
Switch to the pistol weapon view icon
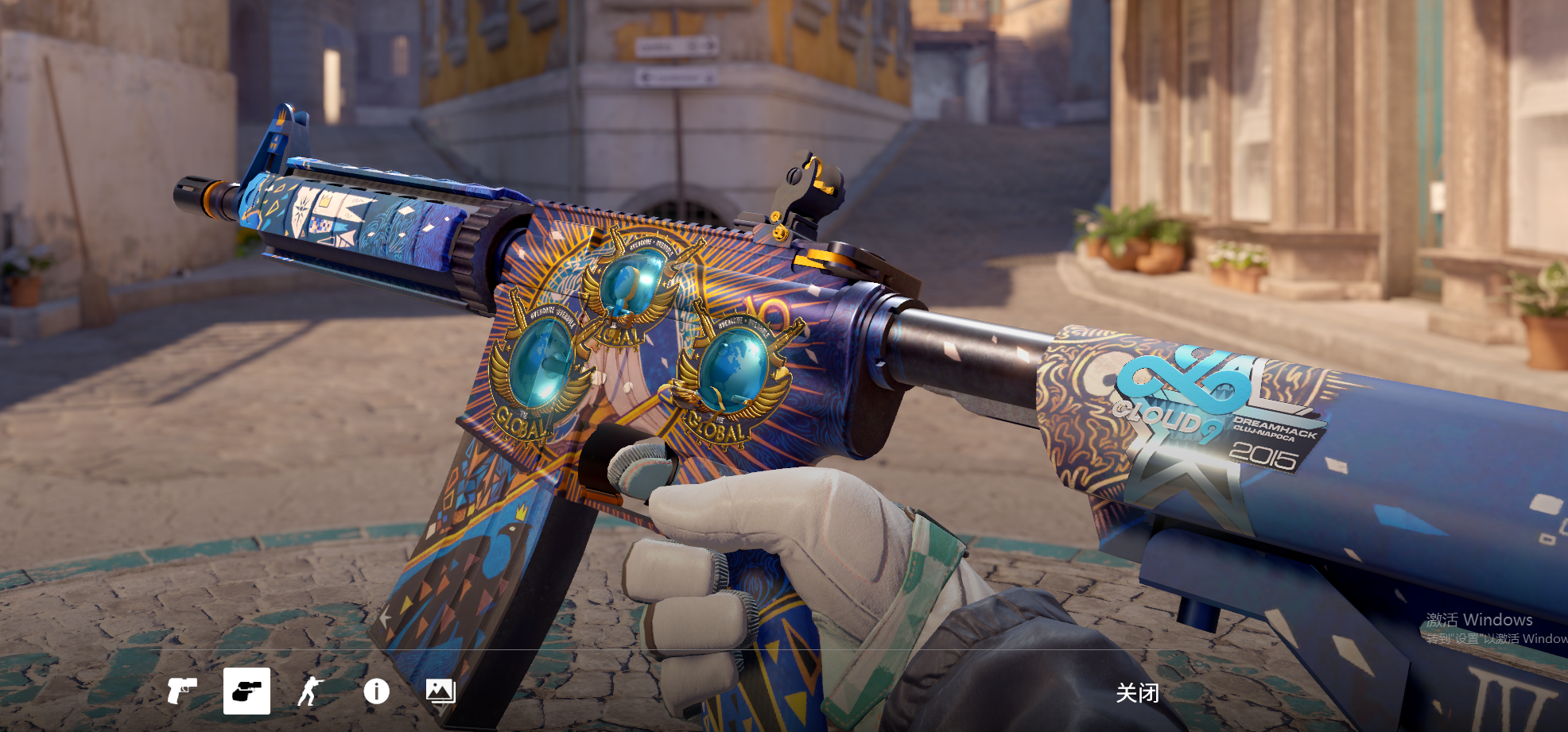[181, 691]
